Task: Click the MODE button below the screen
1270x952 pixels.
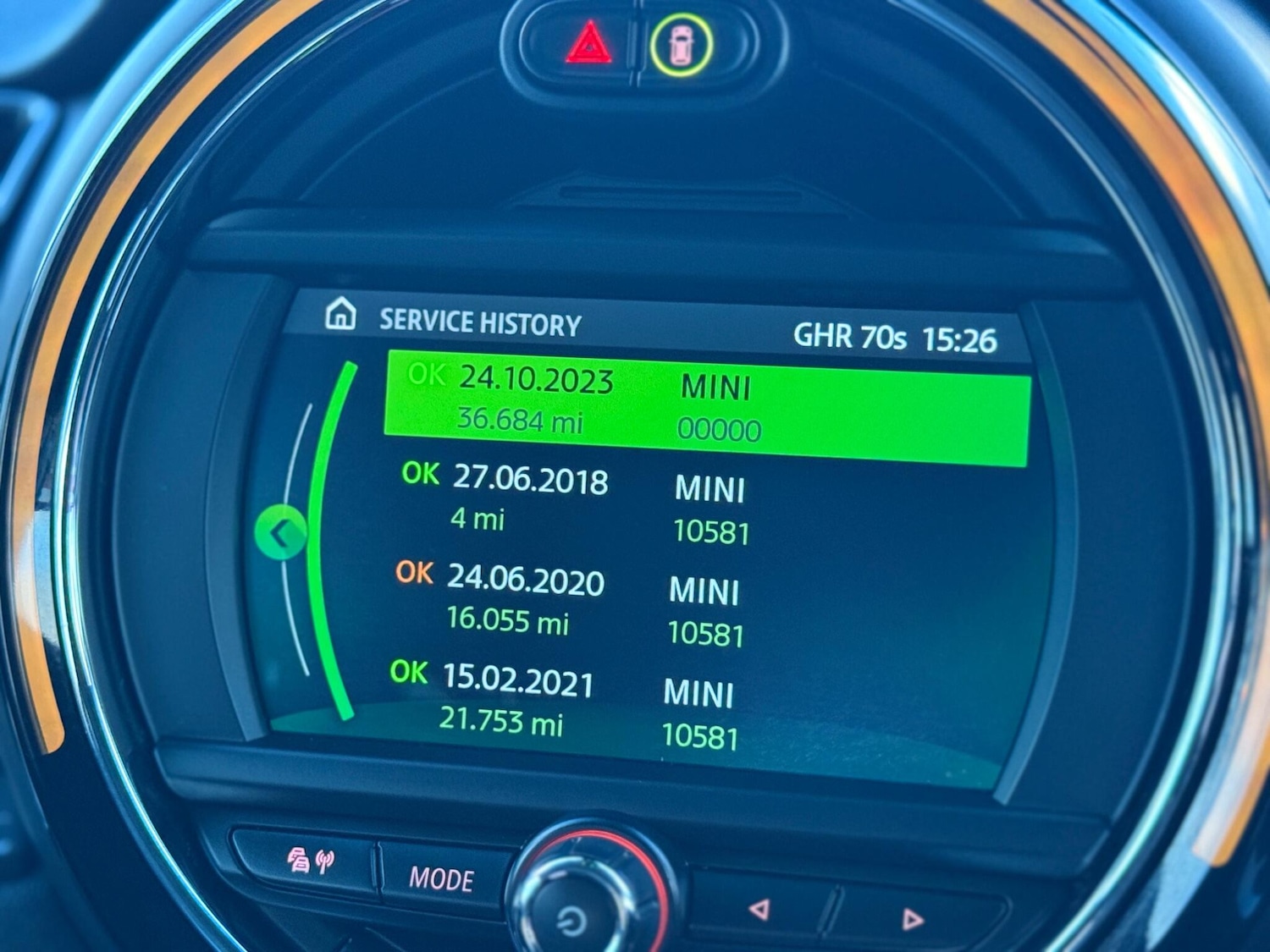Action: (441, 879)
